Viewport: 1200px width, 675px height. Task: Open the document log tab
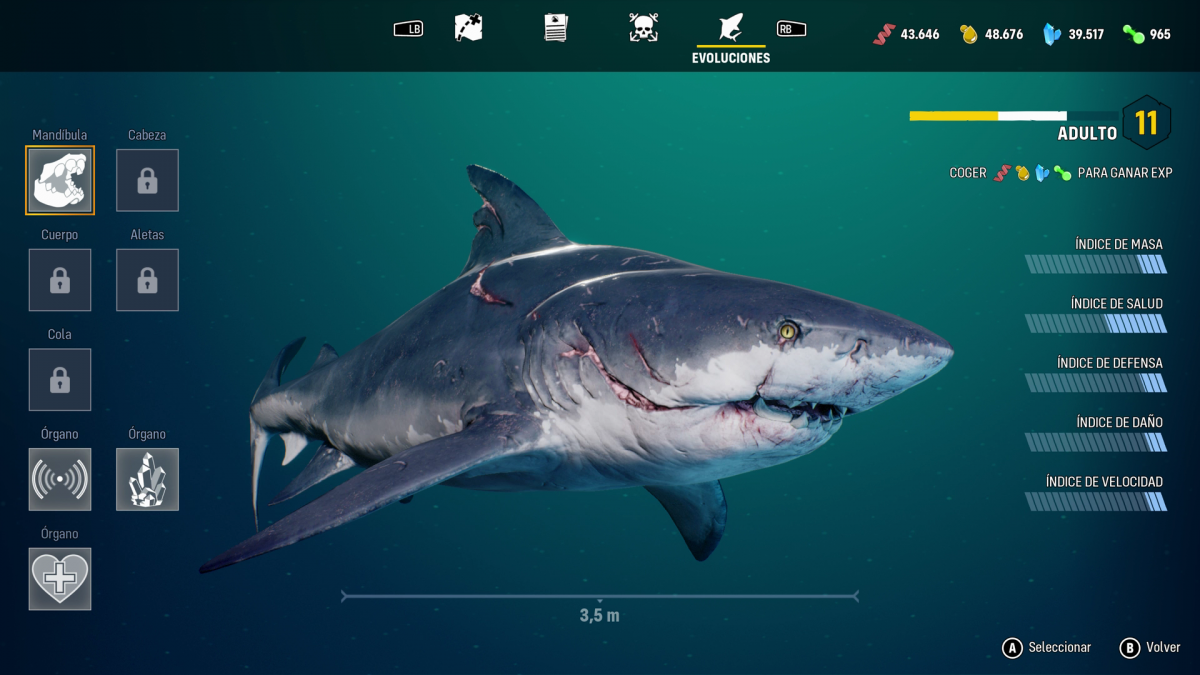(556, 28)
